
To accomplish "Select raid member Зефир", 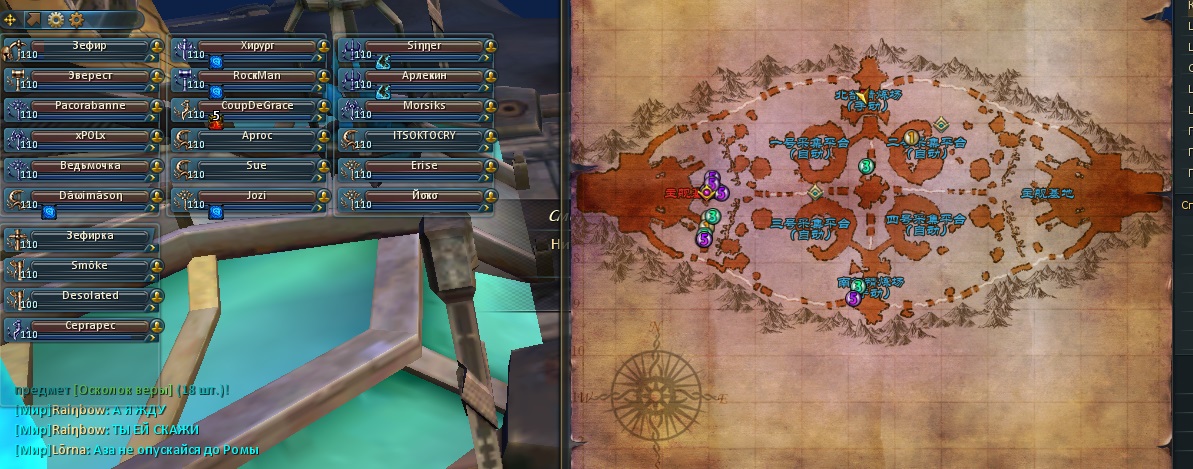I will coord(82,47).
